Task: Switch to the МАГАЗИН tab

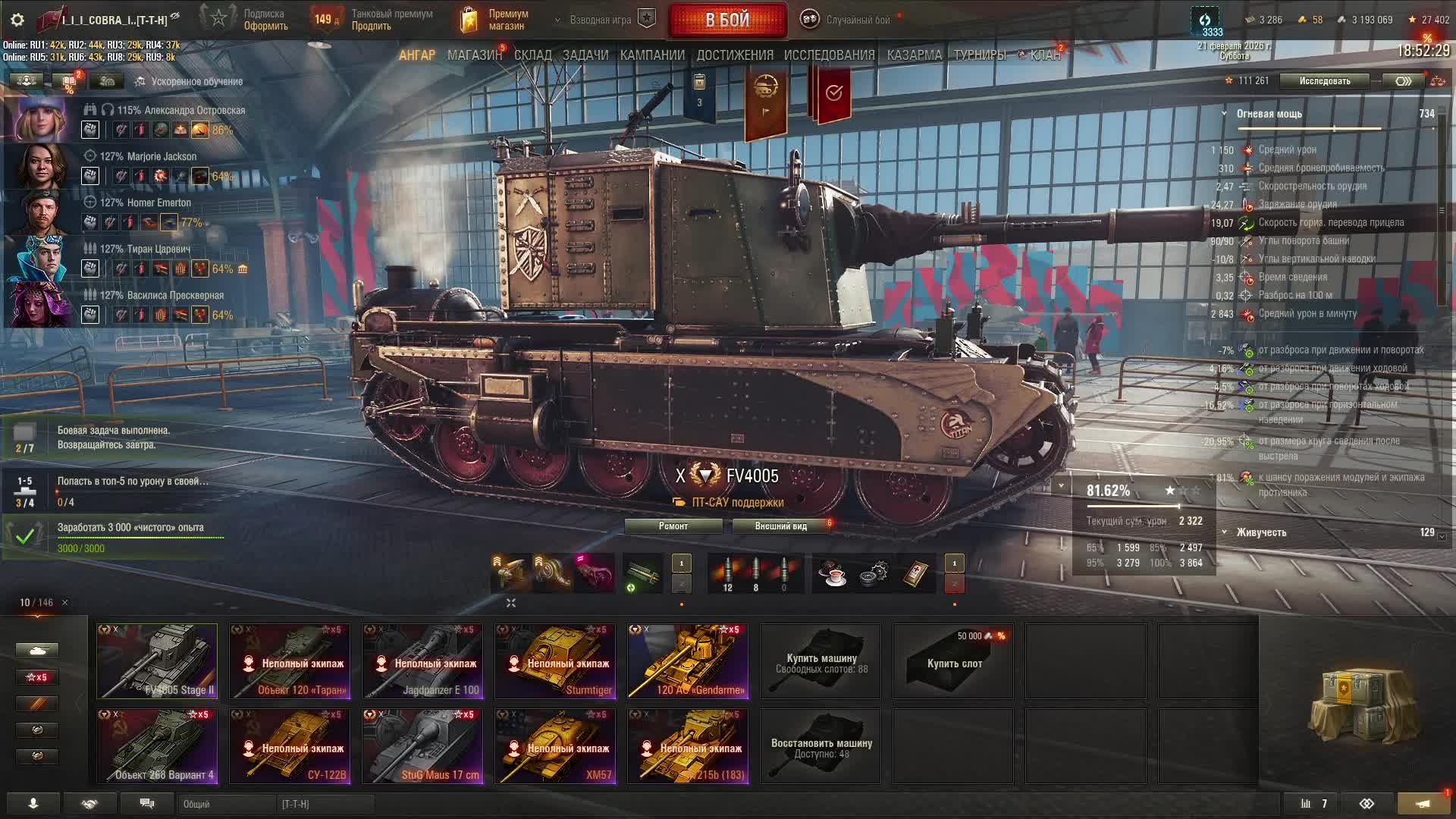Action: (474, 55)
